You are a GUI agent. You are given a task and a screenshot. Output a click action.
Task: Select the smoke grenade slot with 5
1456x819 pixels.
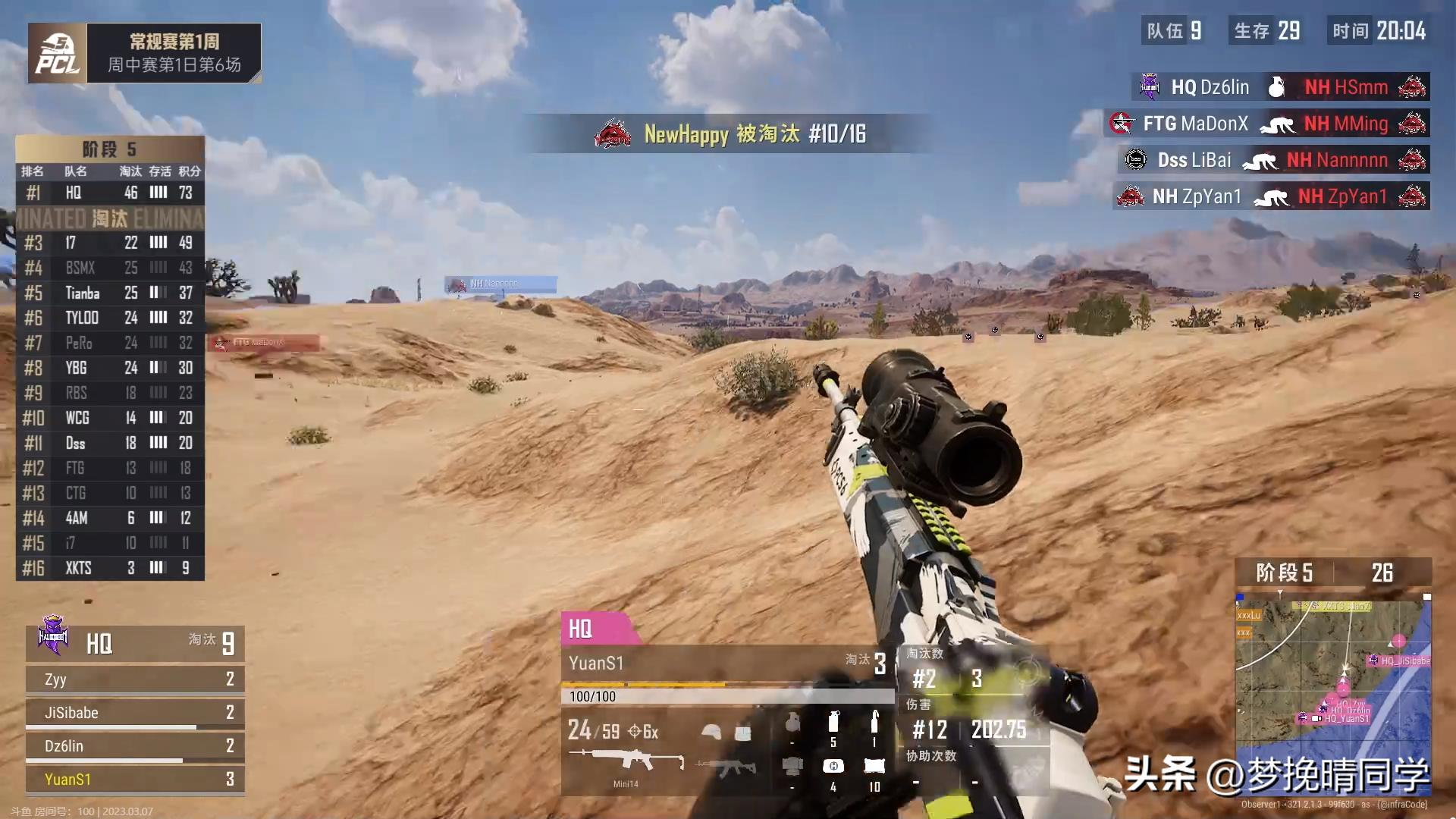coord(833,724)
